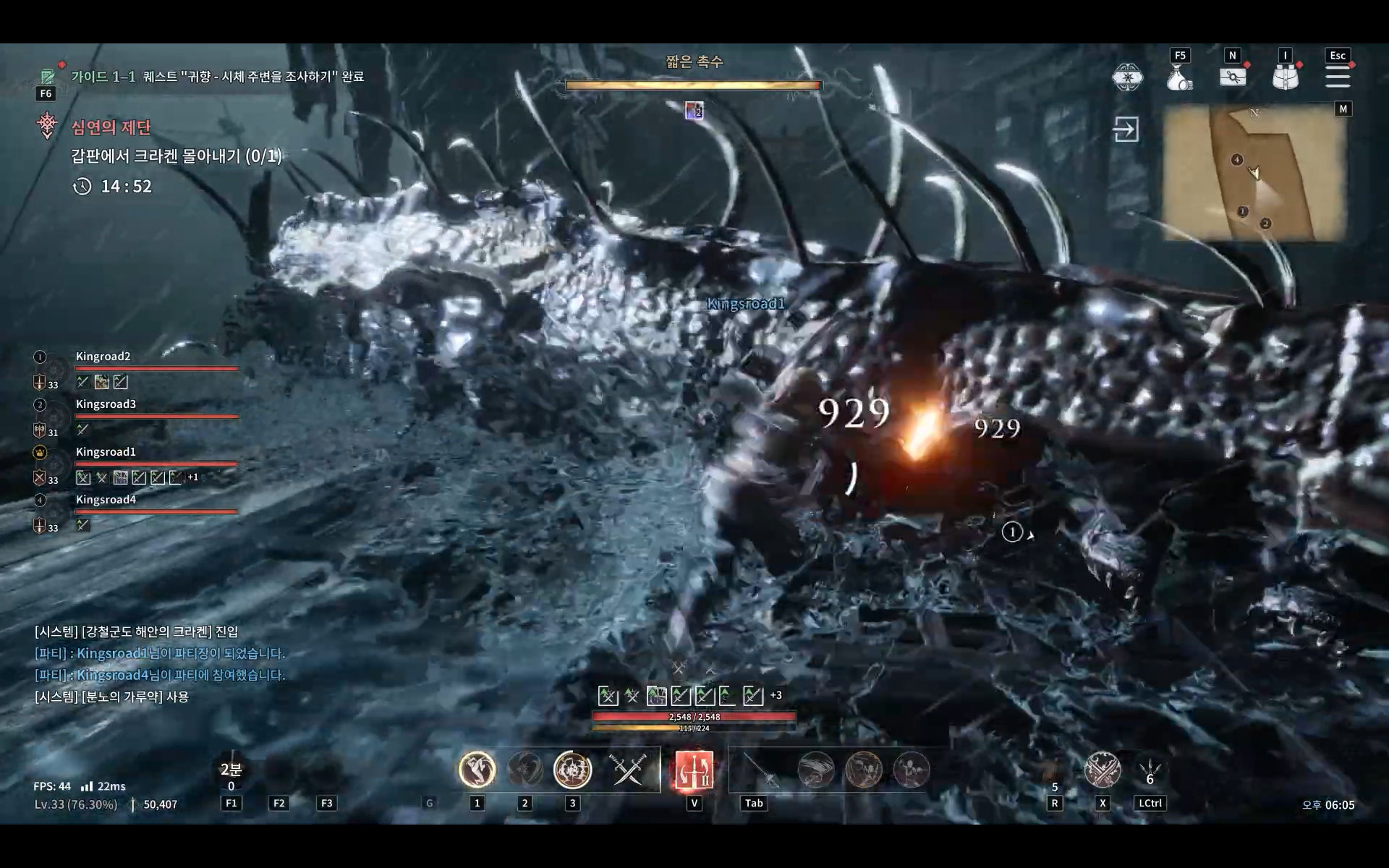Activate the circular rune skill in slot 3

(x=572, y=769)
